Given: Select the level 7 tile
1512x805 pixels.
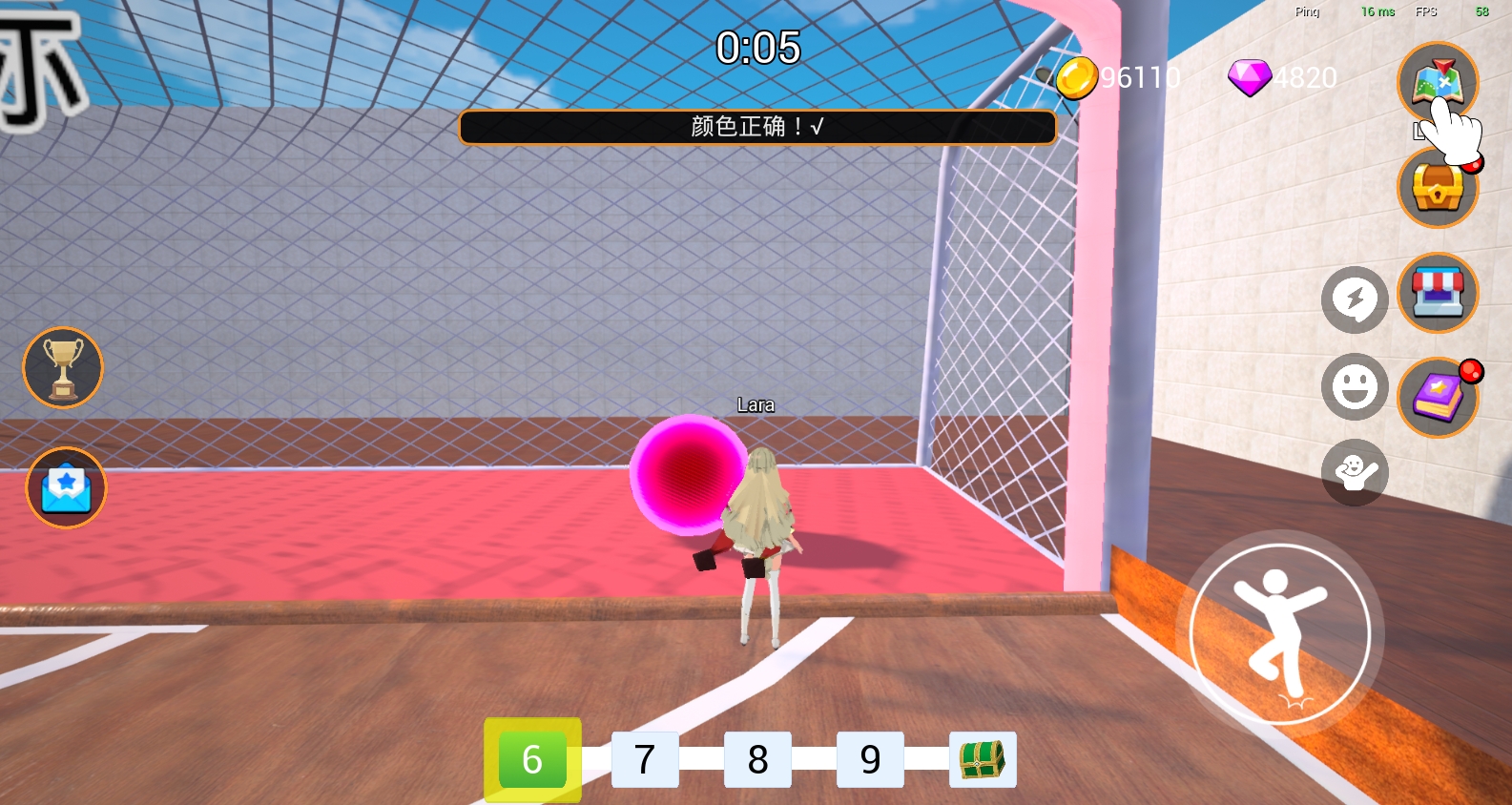Looking at the screenshot, I should tap(645, 759).
